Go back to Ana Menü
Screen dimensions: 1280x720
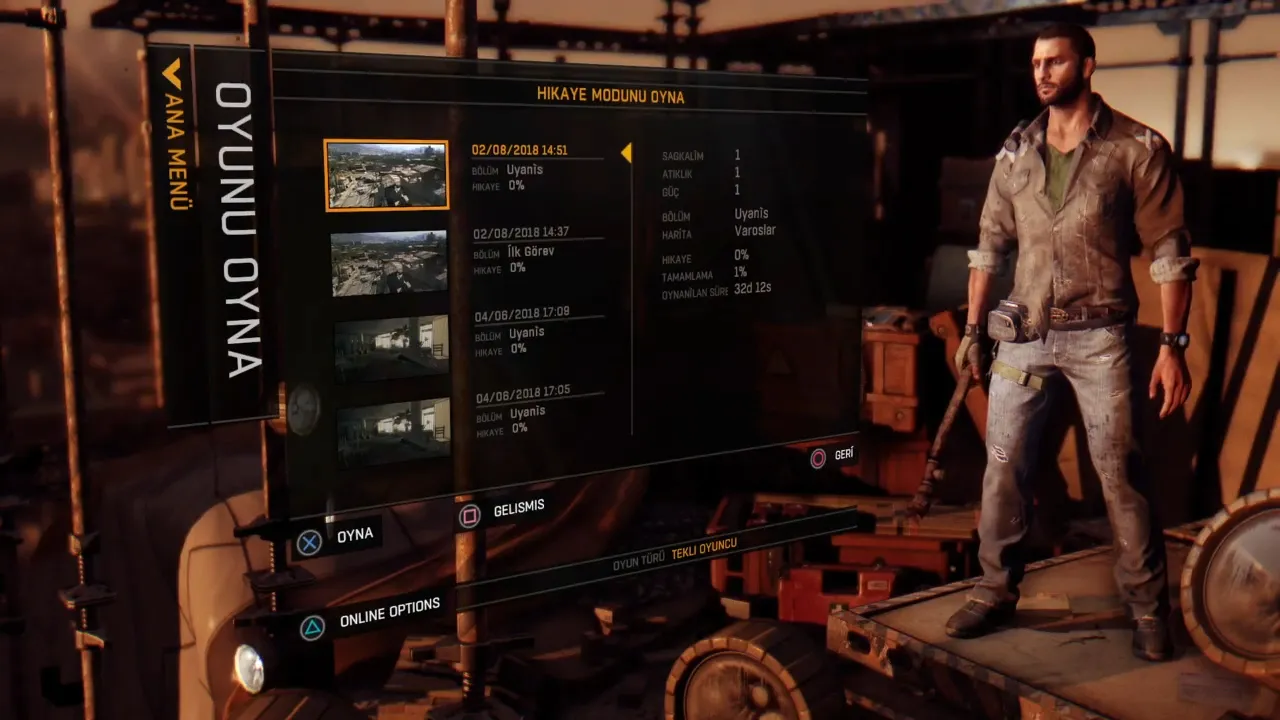click(175, 135)
